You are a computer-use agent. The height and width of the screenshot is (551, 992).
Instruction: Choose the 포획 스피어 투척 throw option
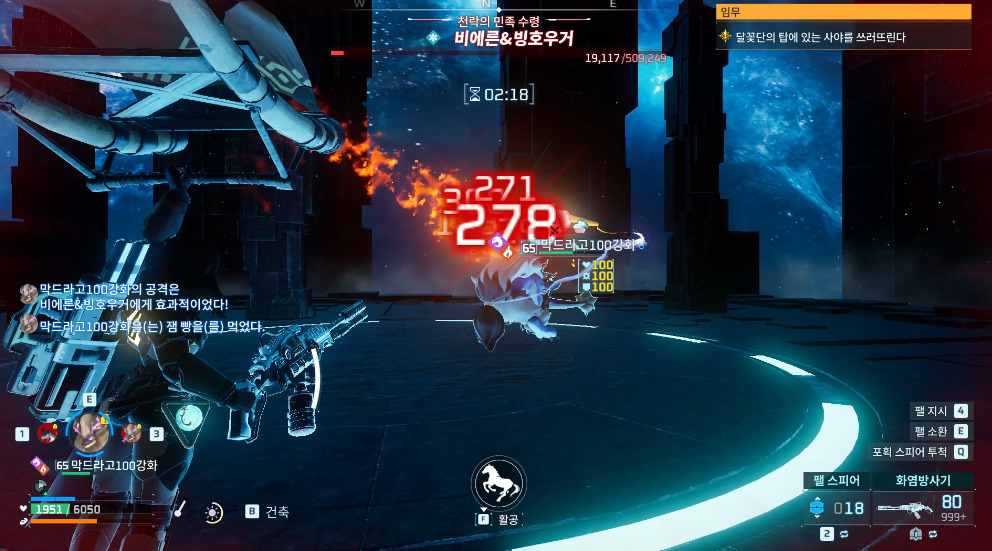pos(919,451)
